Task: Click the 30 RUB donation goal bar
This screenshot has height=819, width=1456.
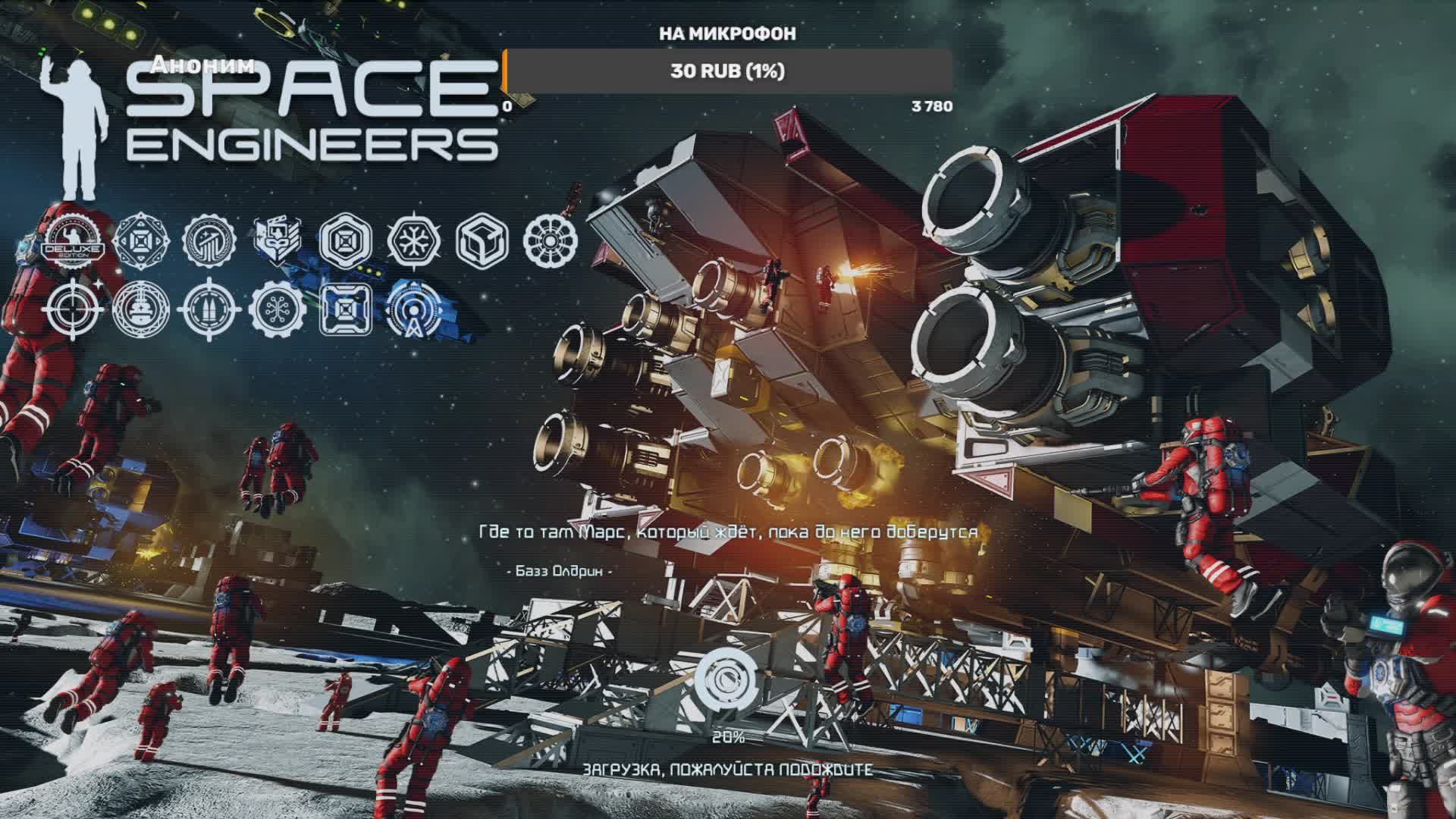Action: [x=727, y=71]
